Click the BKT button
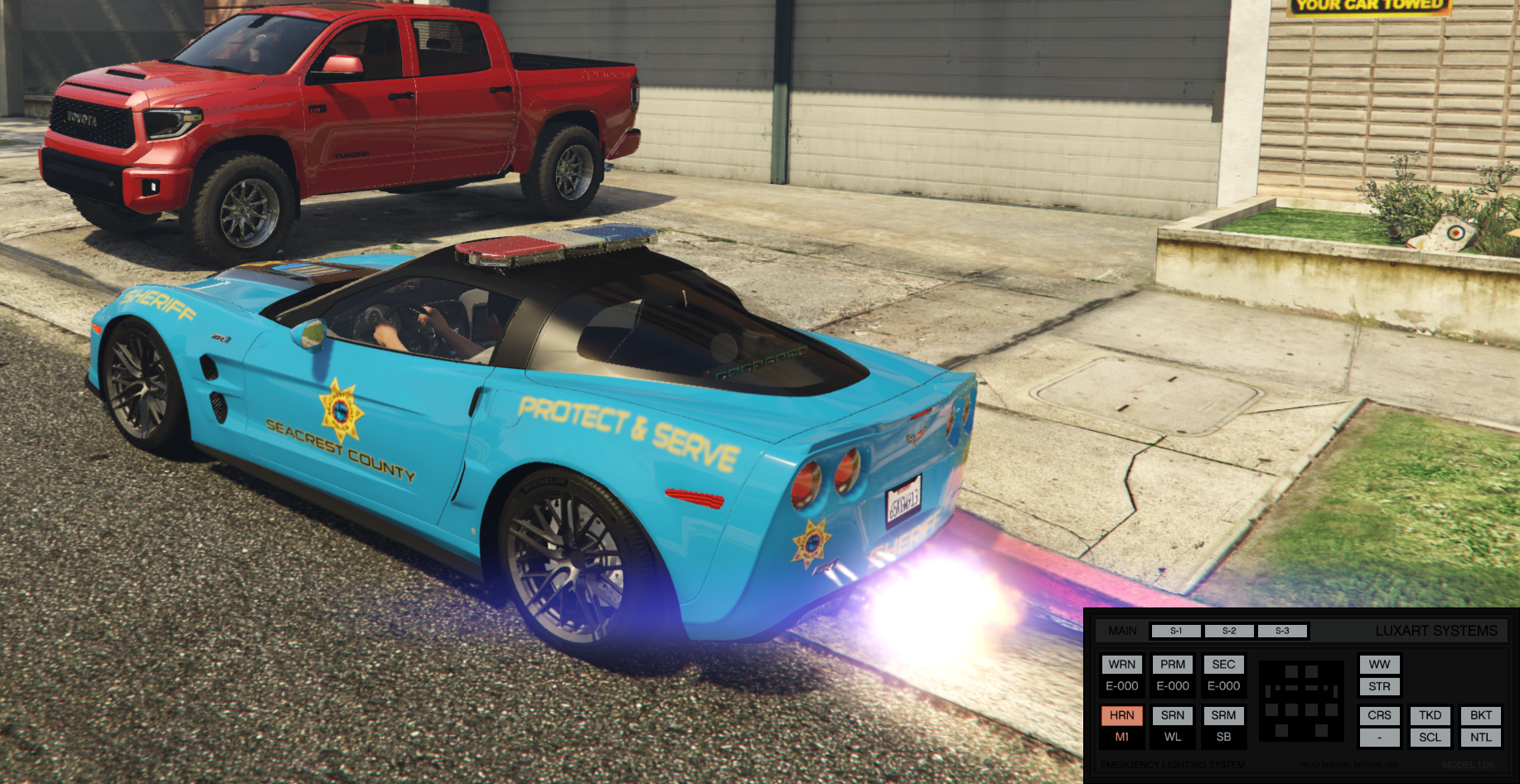Screen dimensions: 1520x784 click(1480, 715)
